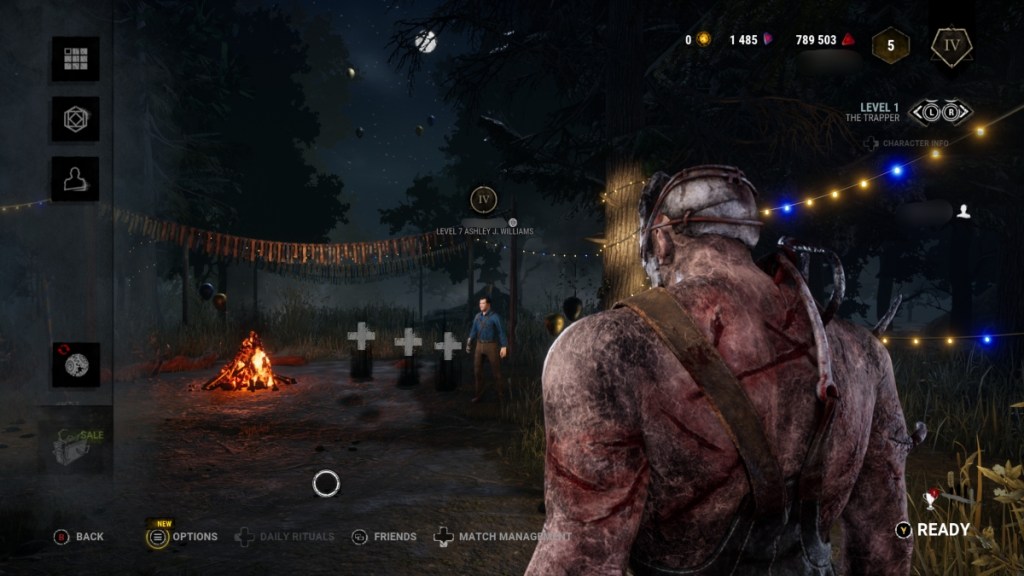Viewport: 1024px width, 576px height.
Task: Open the customization hexagon icon
Action: 75,119
